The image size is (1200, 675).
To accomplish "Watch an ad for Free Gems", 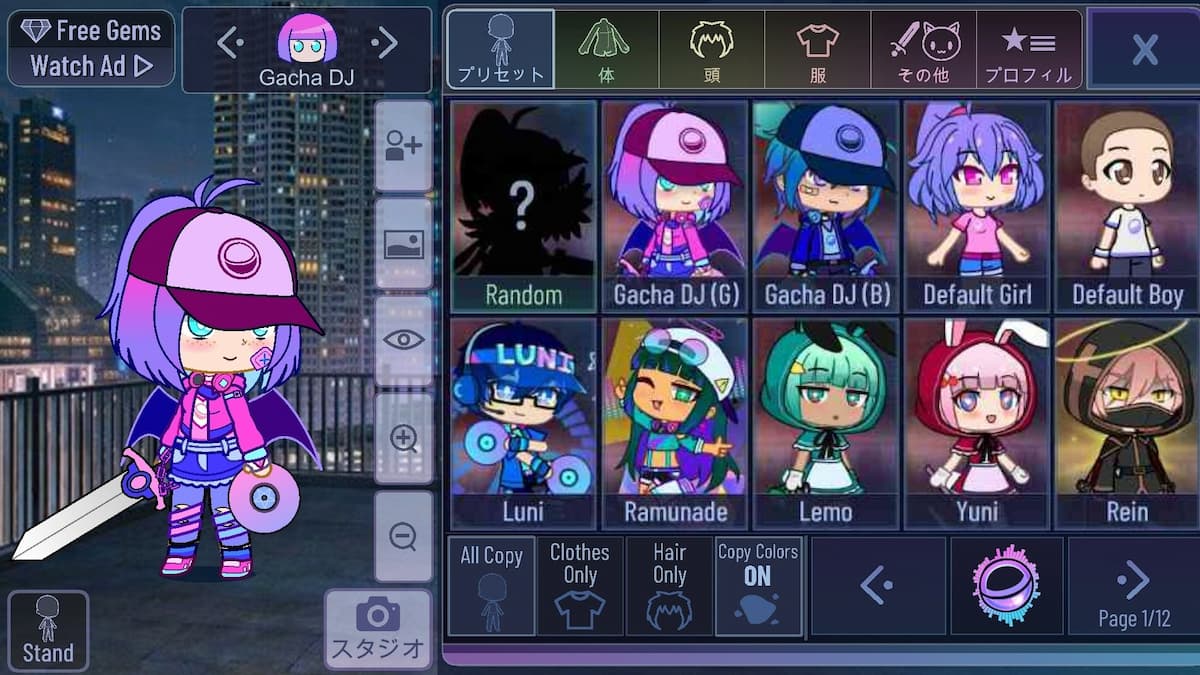I will pos(91,48).
